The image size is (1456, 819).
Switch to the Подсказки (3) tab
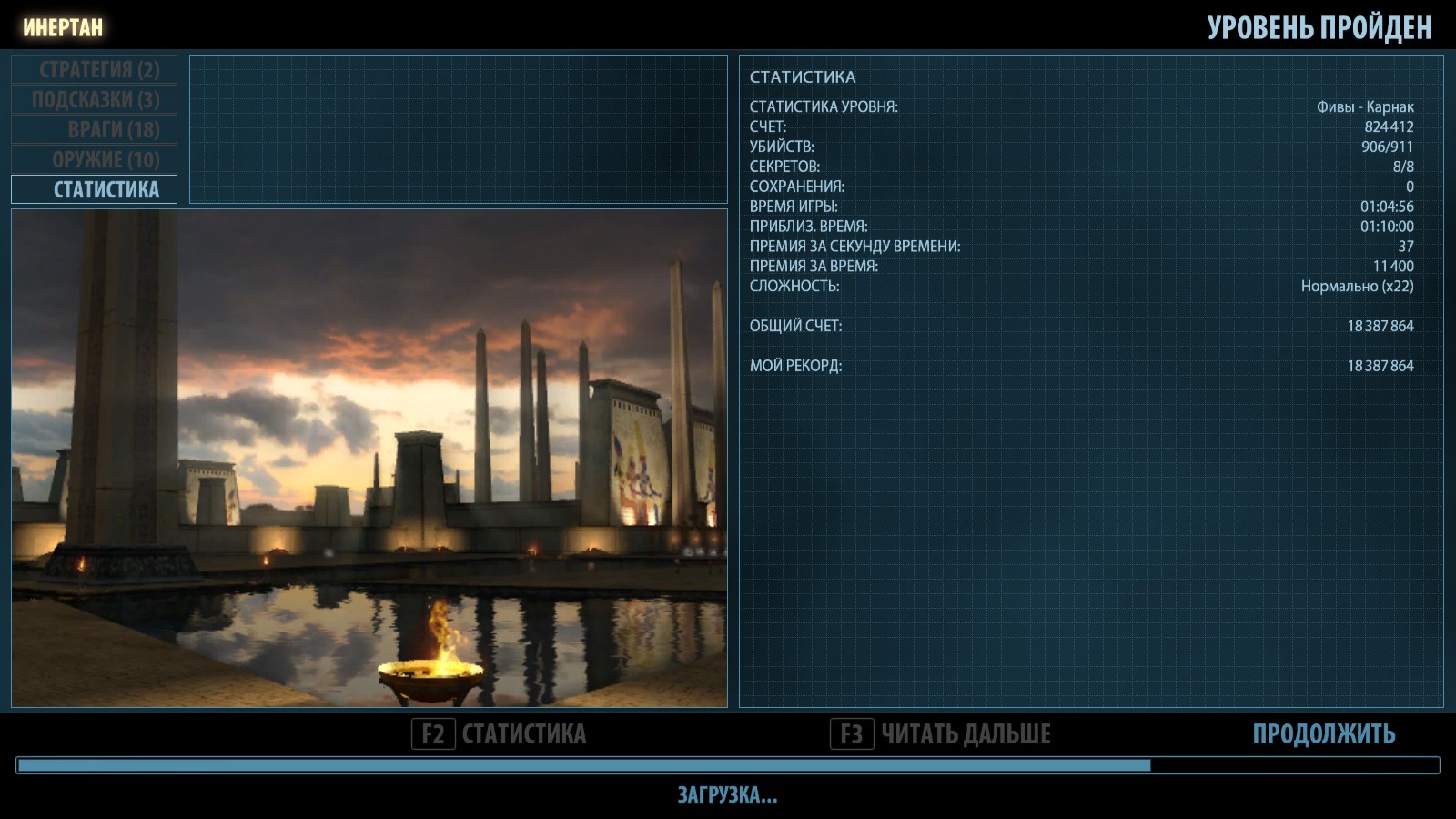[x=95, y=100]
